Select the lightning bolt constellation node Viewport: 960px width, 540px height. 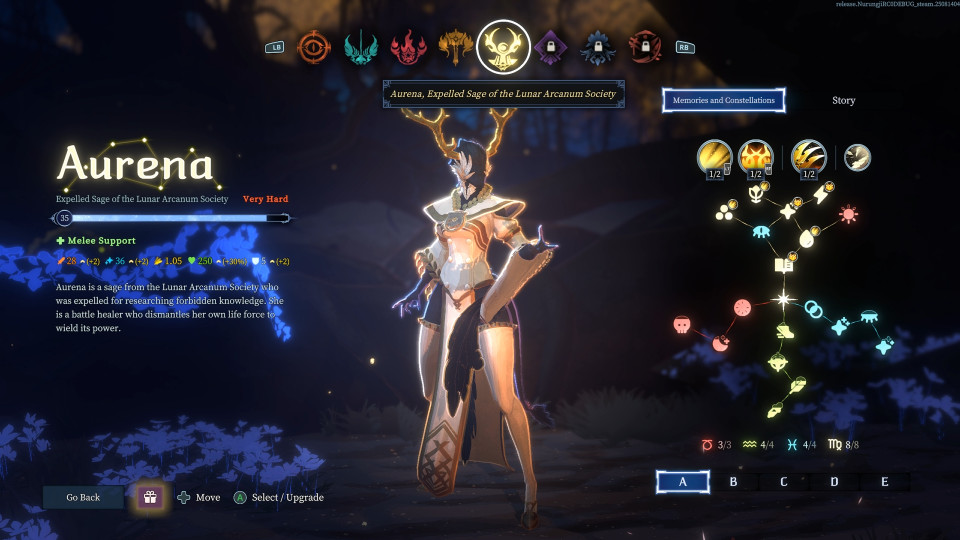(x=821, y=195)
